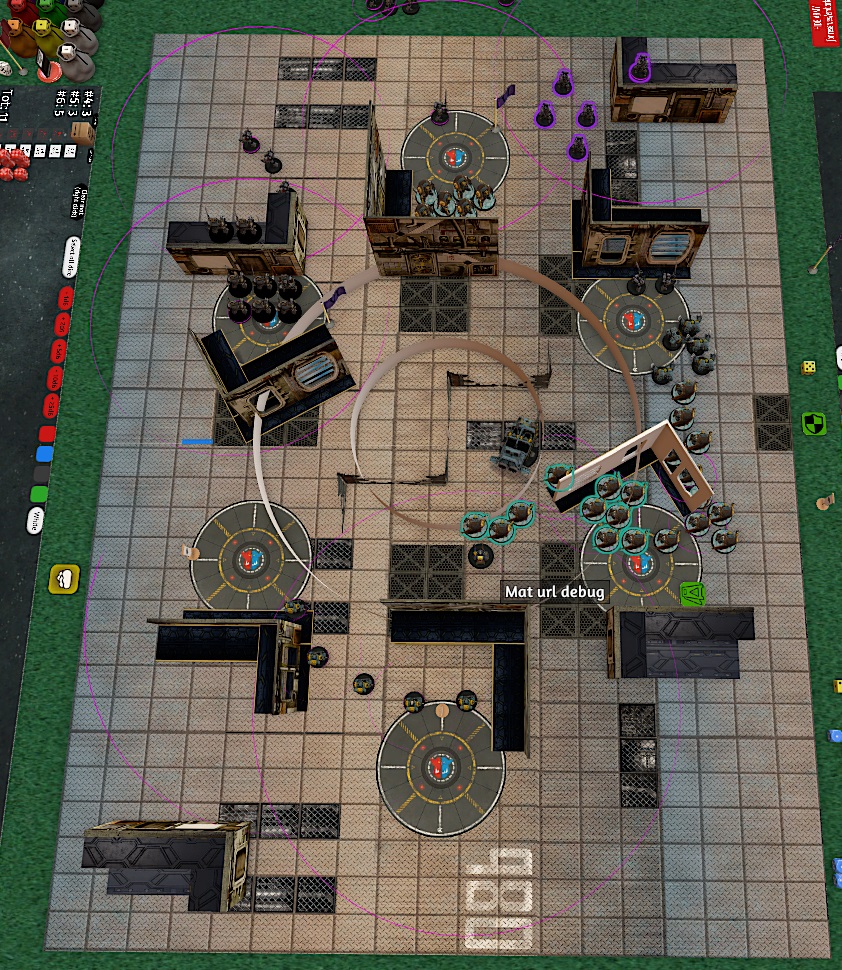Viewport: 842px width, 970px height.
Task: Choose the green dice color swatch
Action: tap(38, 494)
